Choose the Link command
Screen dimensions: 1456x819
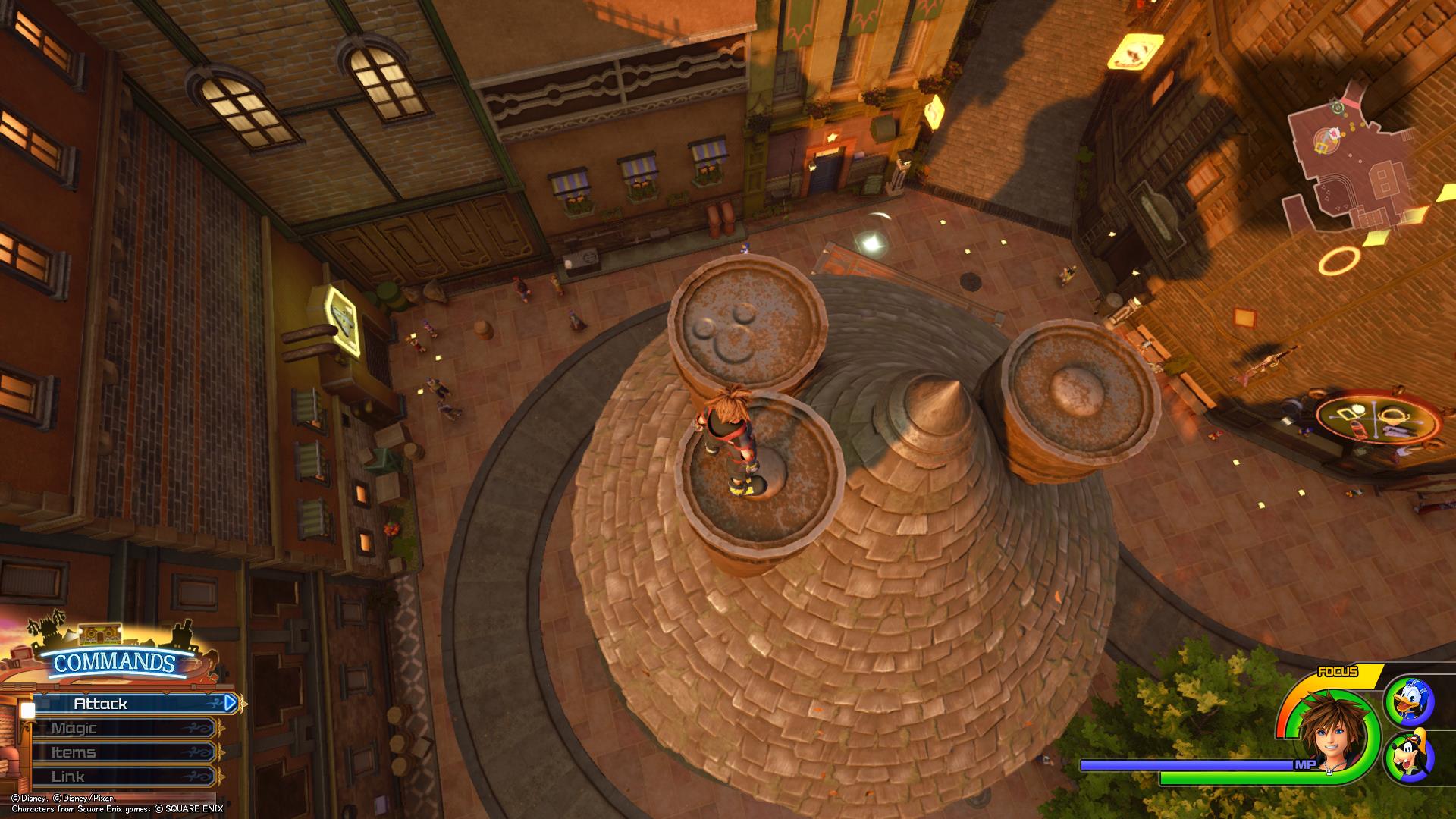pos(125,777)
